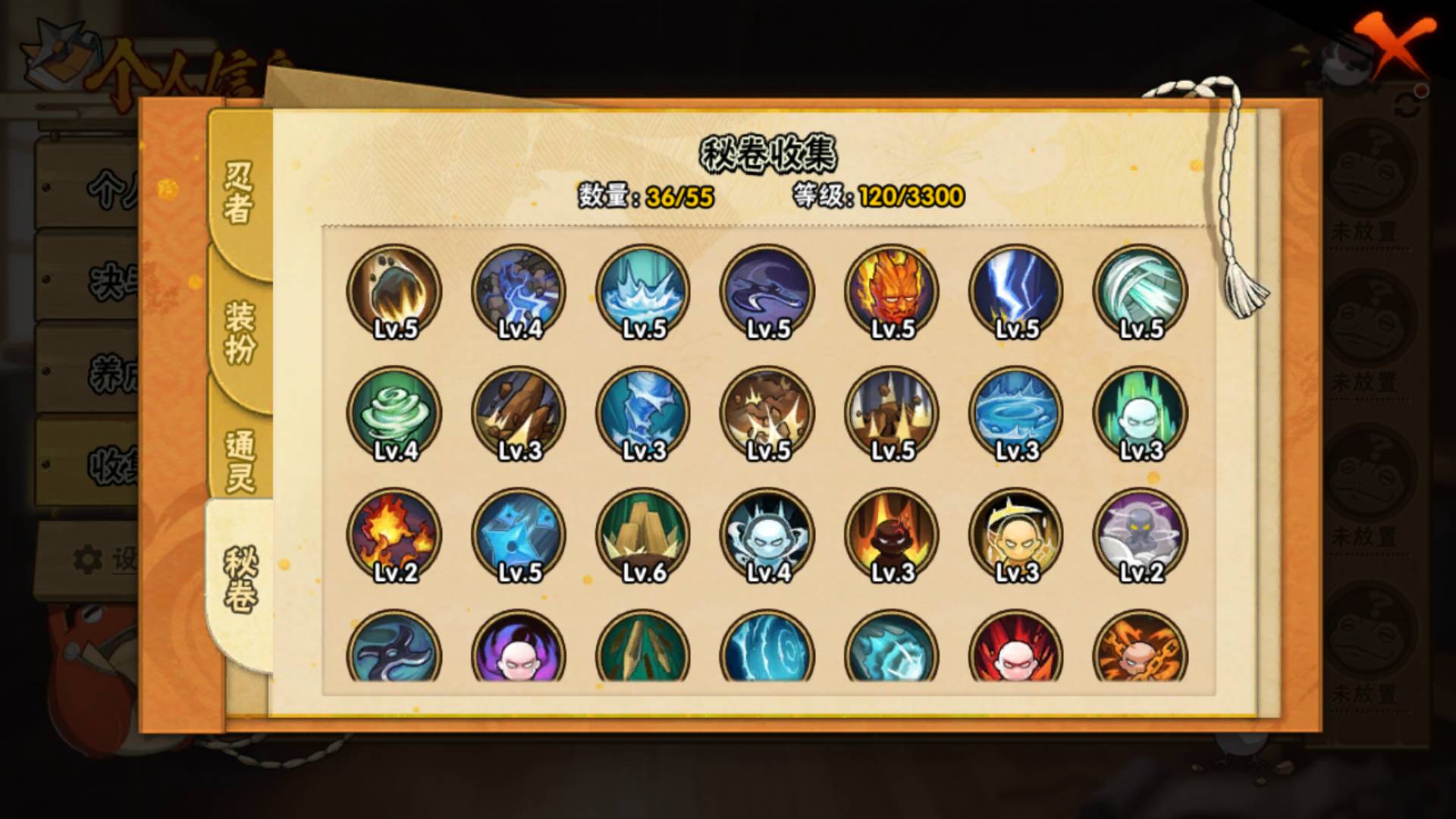Viewport: 1456px width, 819px height.
Task: Select the yellow lightning figure scroll
Action: click(x=1016, y=535)
